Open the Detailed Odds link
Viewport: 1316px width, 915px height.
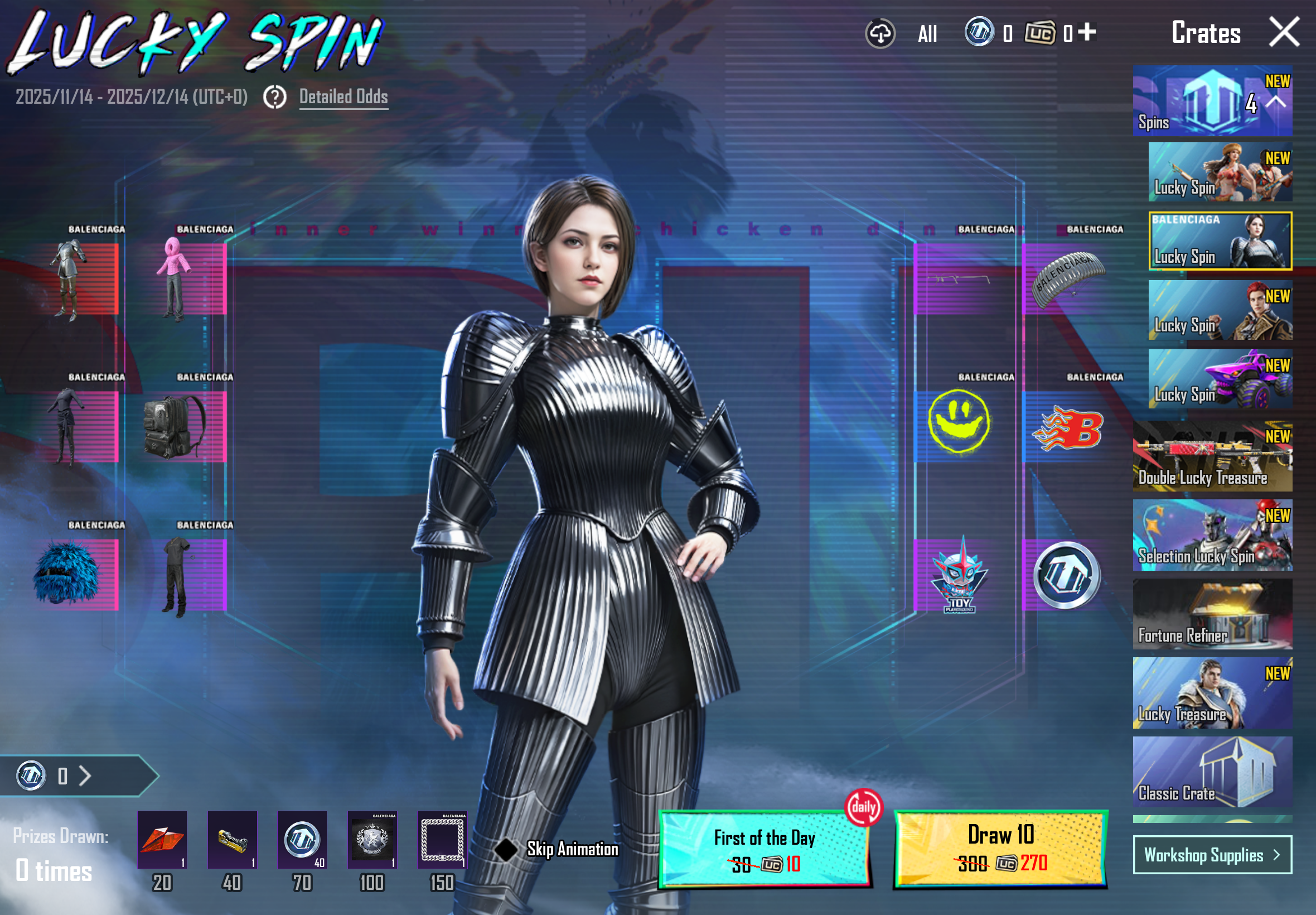pyautogui.click(x=343, y=97)
